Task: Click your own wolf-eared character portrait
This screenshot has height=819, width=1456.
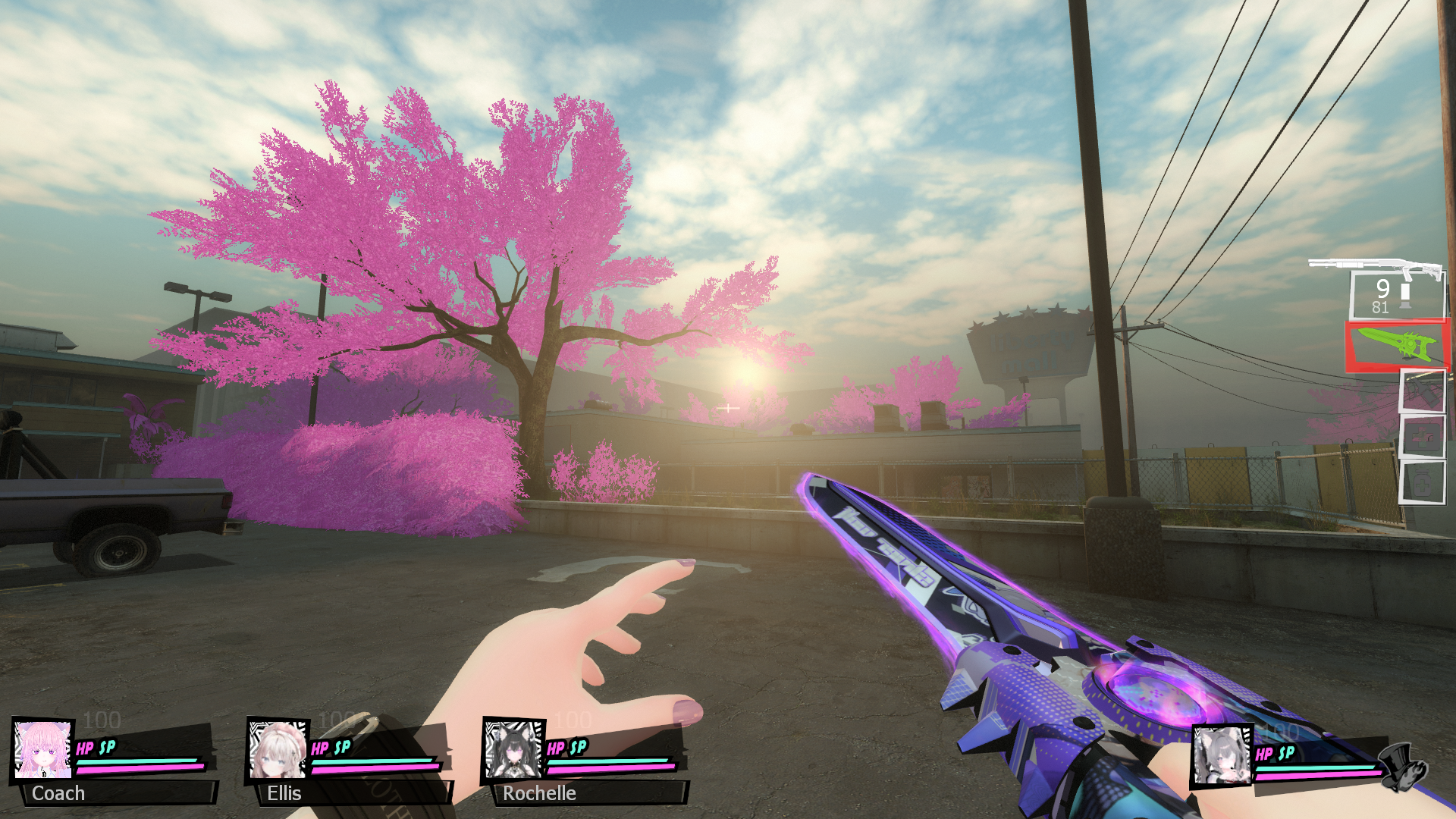Action: tap(1222, 755)
